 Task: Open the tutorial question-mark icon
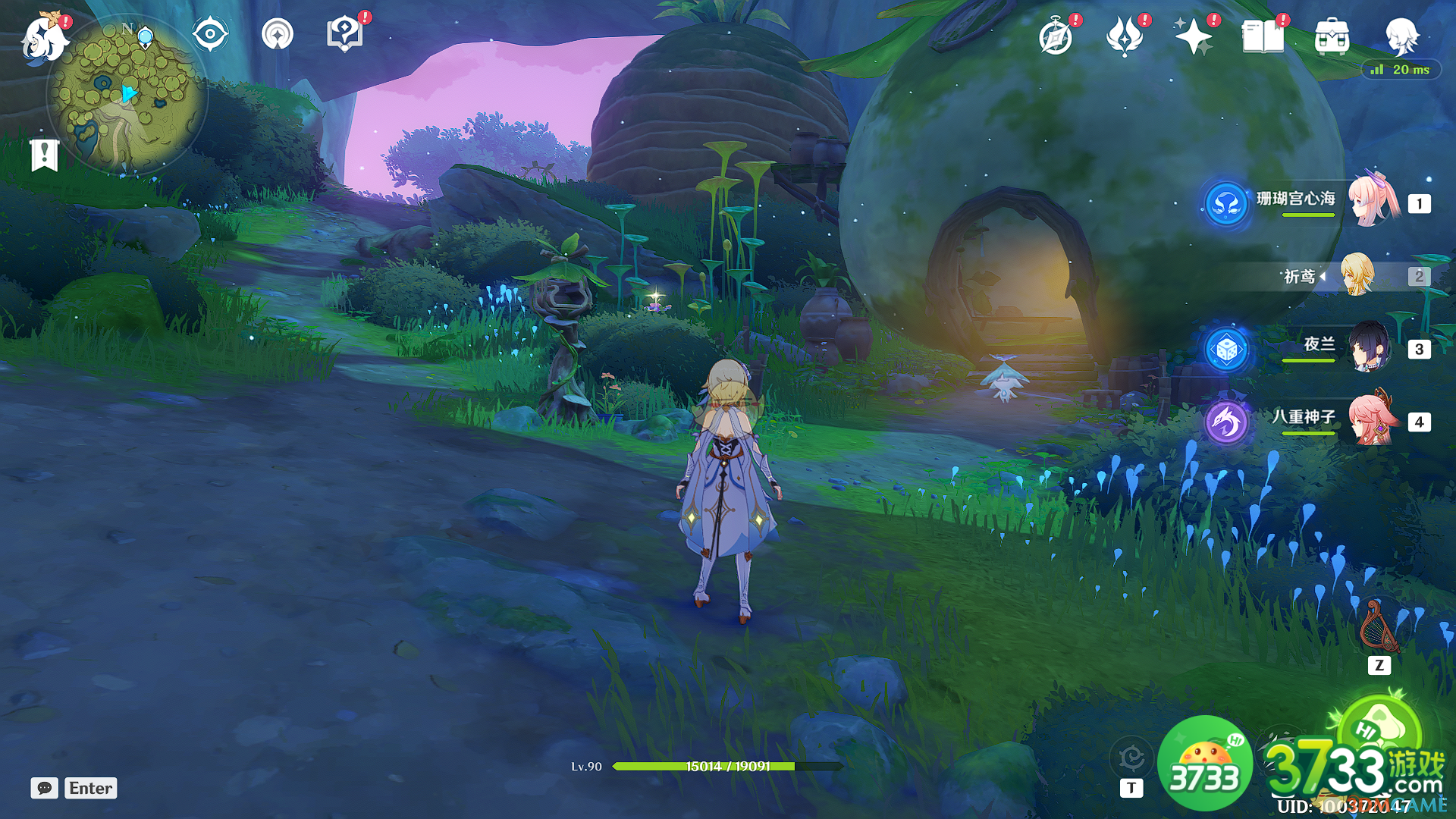[x=345, y=34]
